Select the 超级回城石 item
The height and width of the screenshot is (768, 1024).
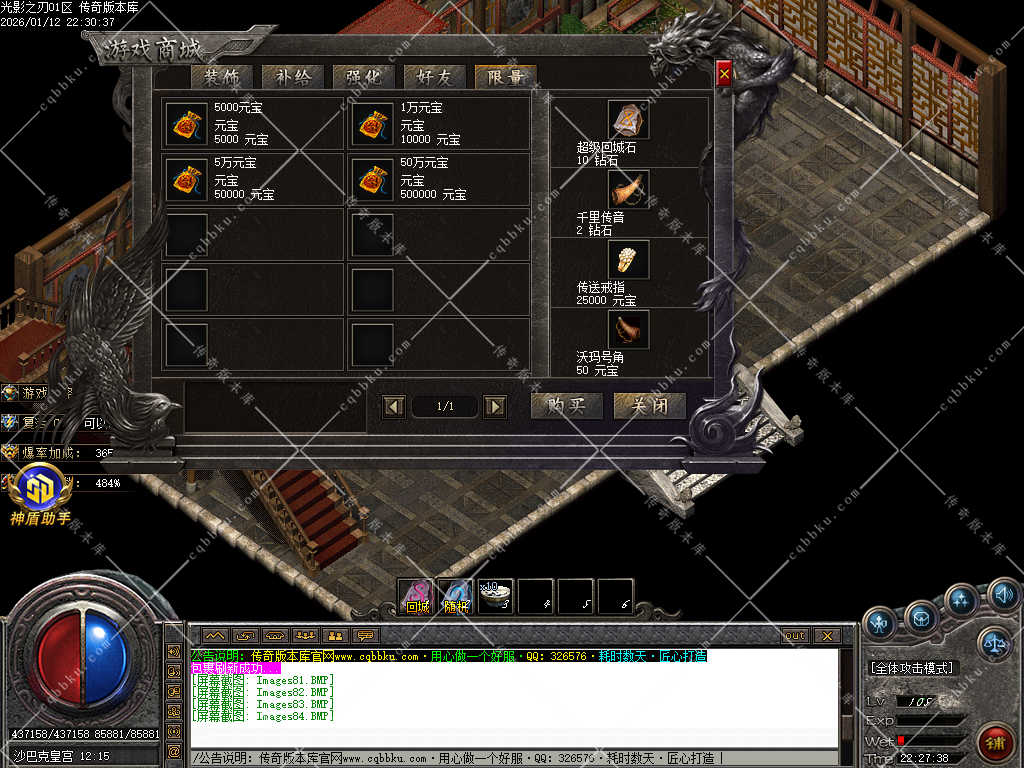click(x=629, y=120)
